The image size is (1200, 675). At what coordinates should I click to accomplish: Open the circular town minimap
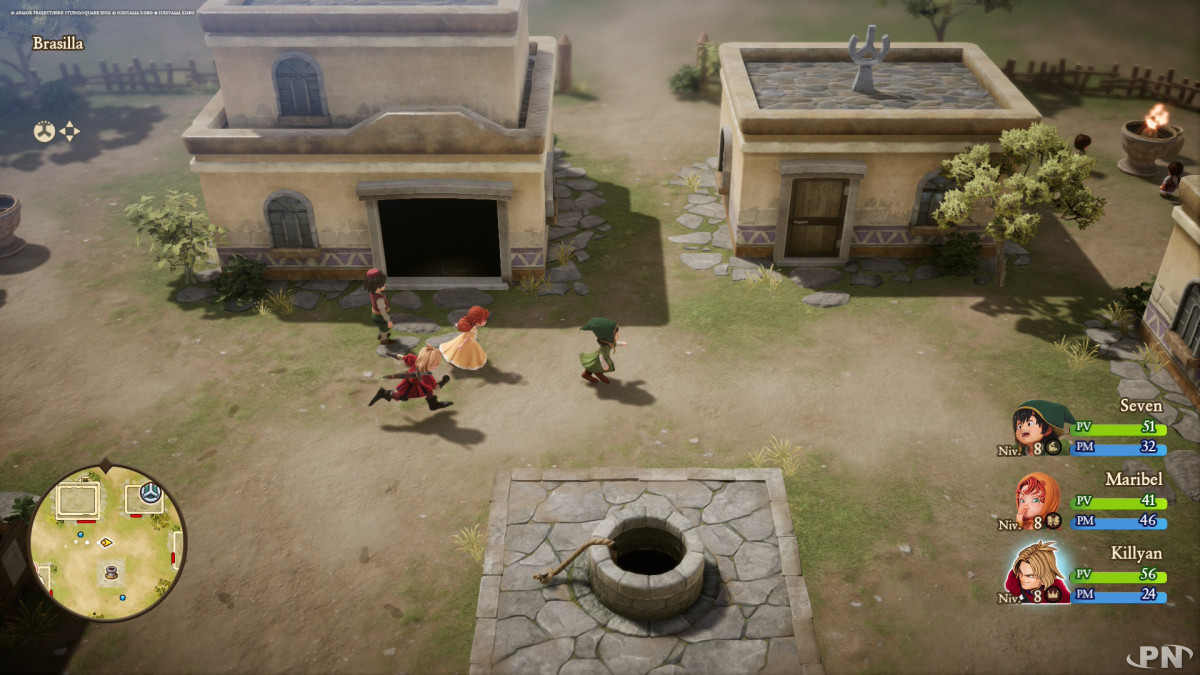[106, 542]
